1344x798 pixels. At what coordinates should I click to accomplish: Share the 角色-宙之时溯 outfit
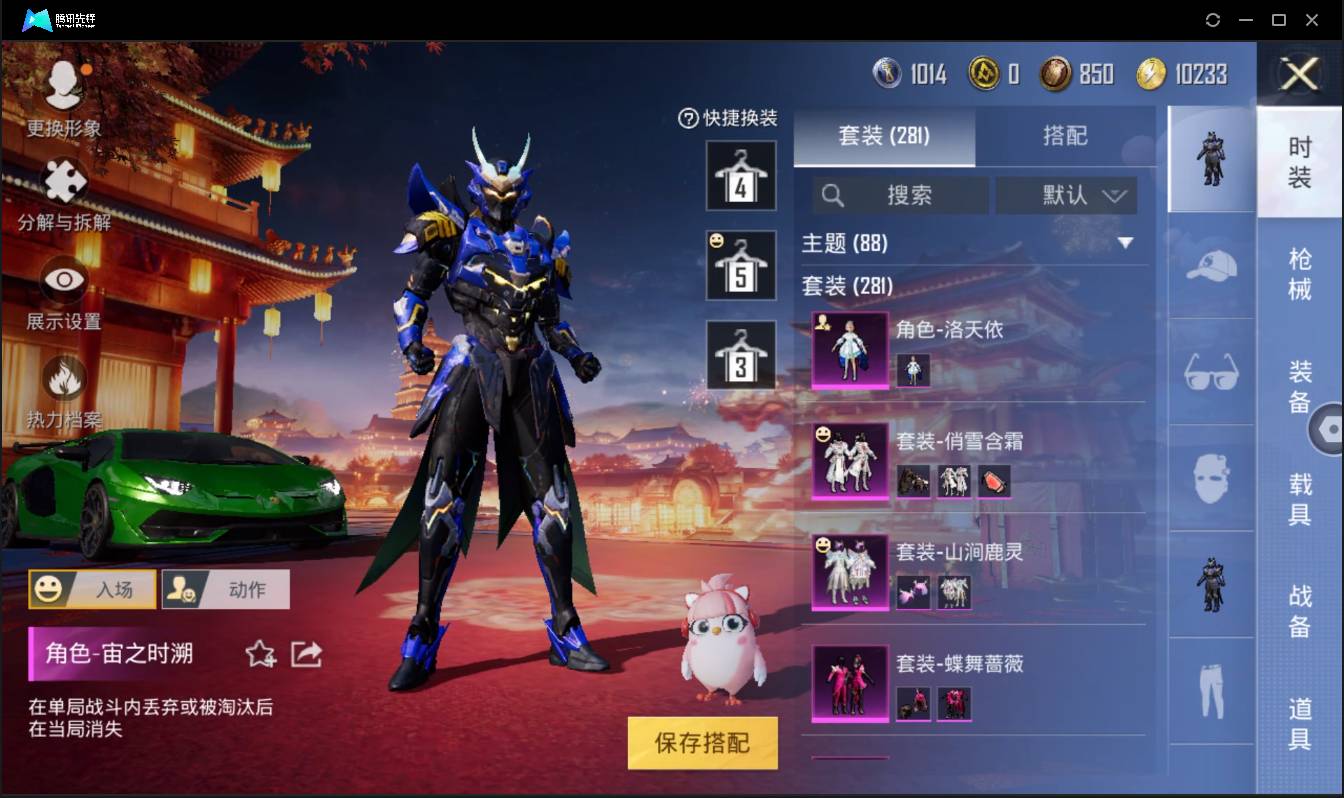tap(306, 652)
